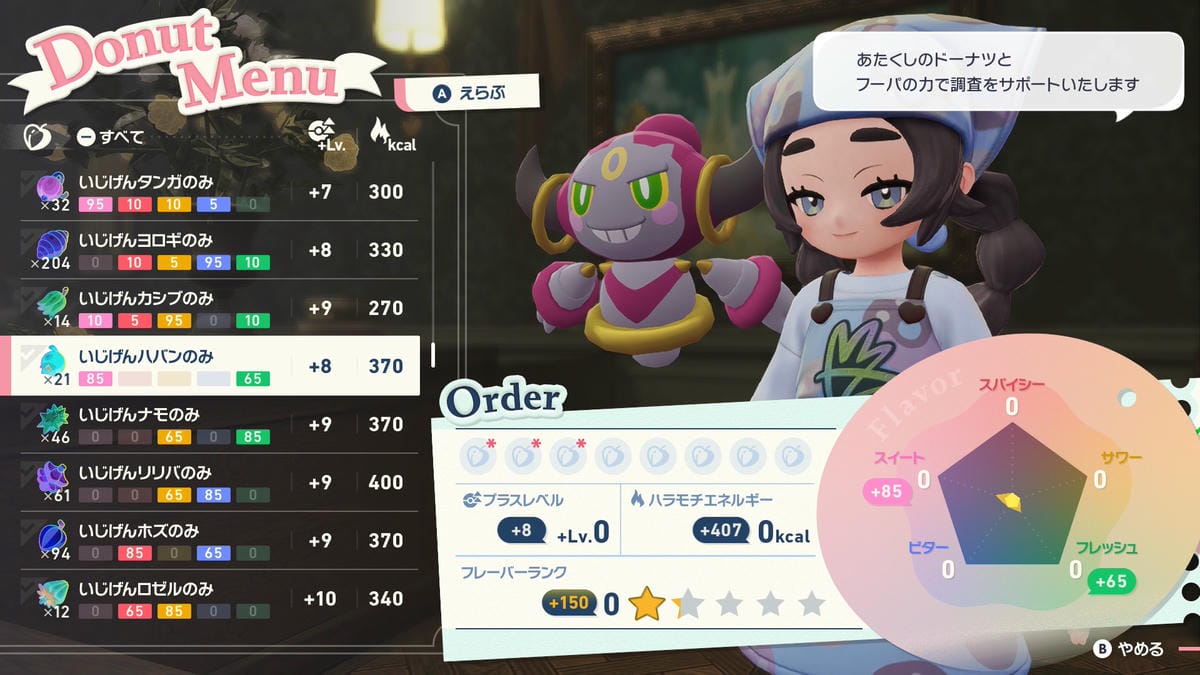Screen dimensions: 1200x675
Task: Click the berry list scrollbar
Action: (x=433, y=355)
